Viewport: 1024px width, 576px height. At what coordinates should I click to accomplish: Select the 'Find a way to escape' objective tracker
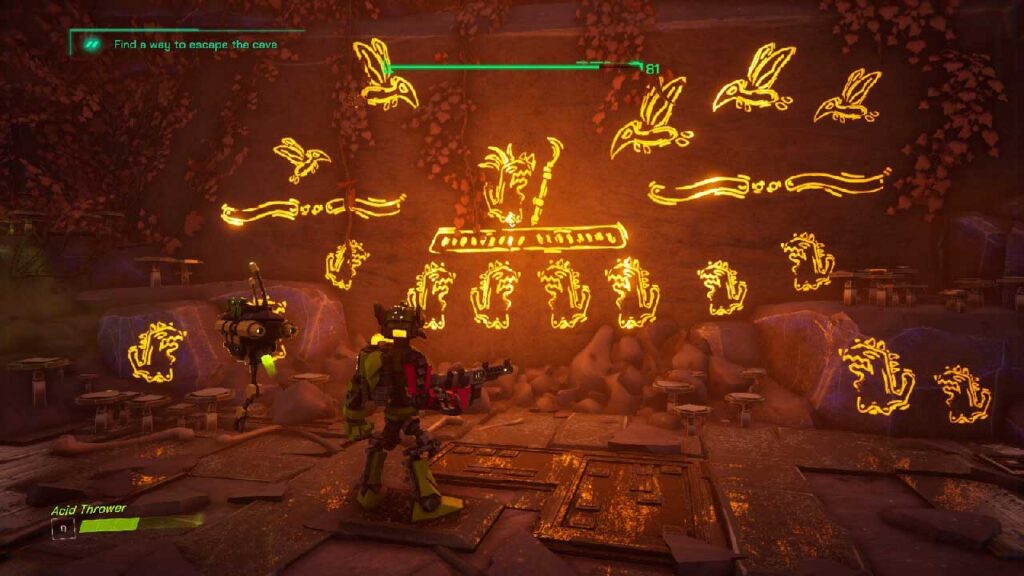coord(194,45)
